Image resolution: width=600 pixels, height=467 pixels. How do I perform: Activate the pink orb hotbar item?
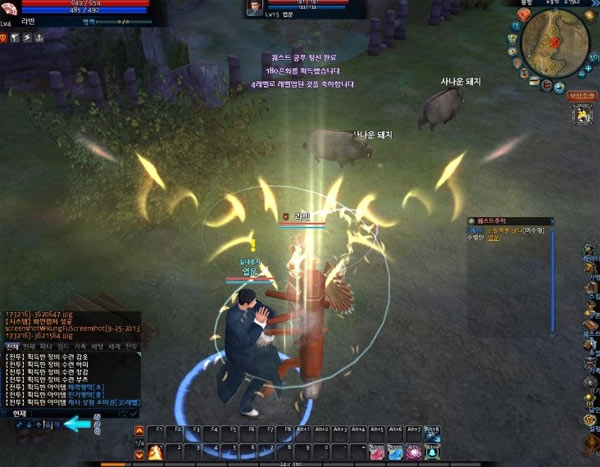(413, 452)
